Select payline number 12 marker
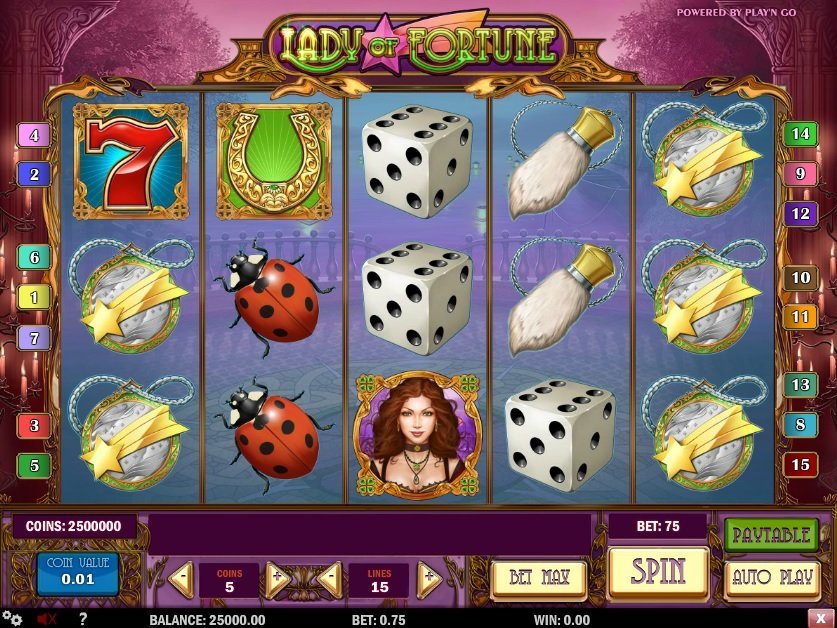Screen dimensions: 837x628 tap(800, 213)
